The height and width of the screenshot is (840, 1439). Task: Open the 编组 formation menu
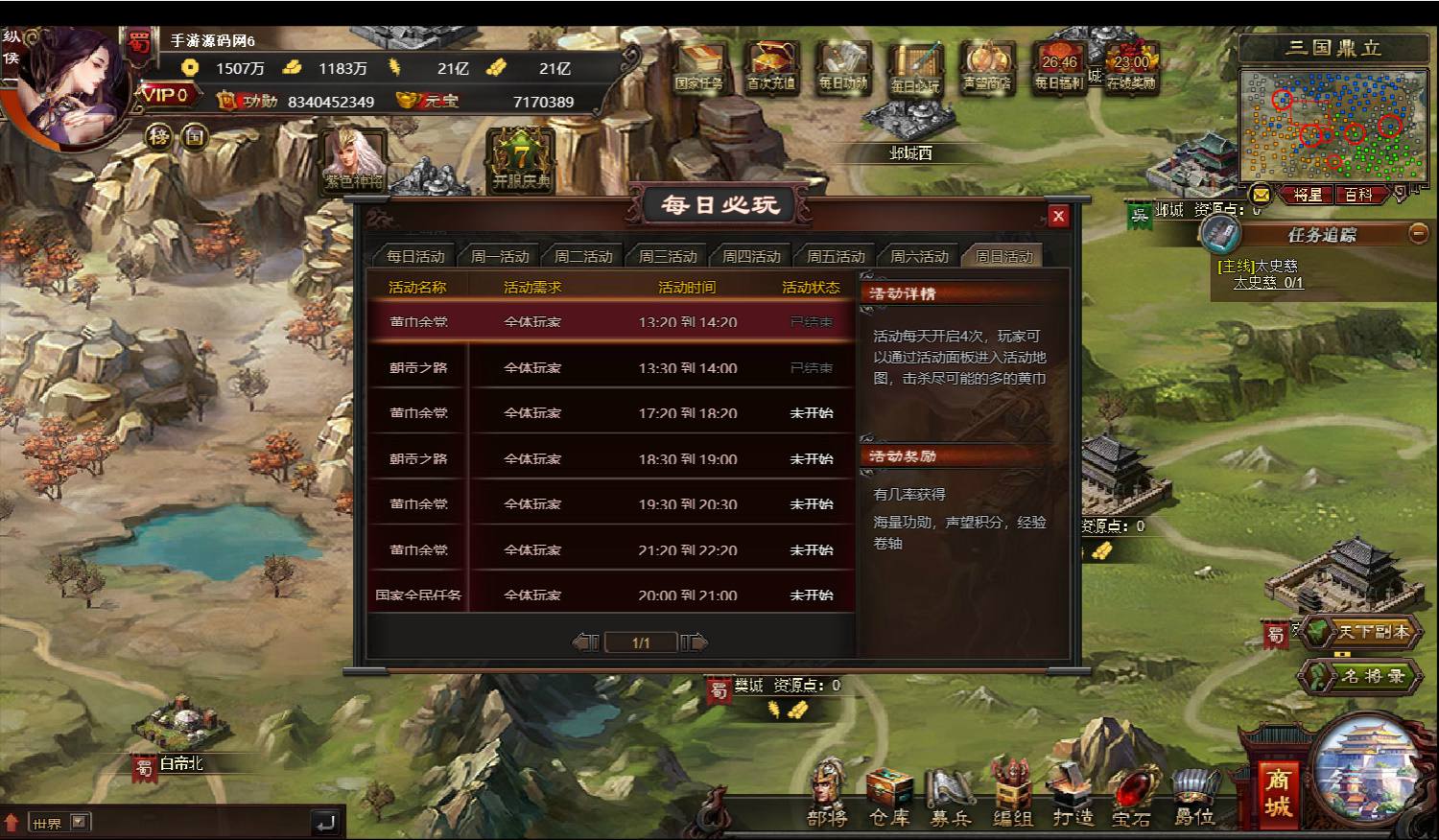tap(1012, 794)
